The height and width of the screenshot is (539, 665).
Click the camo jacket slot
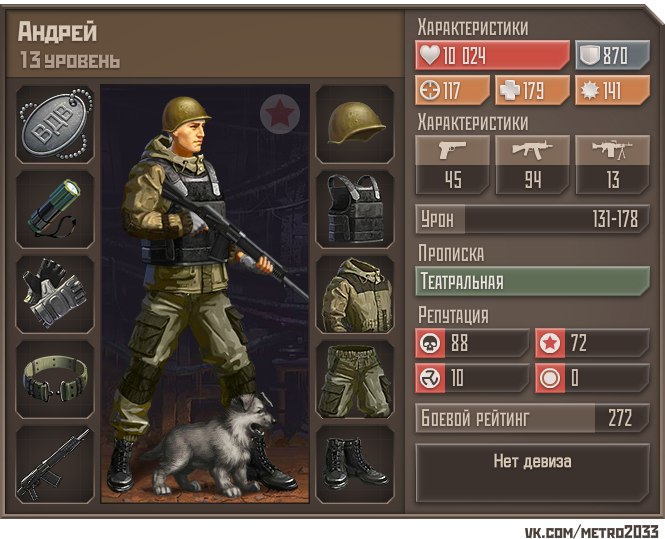pos(355,295)
